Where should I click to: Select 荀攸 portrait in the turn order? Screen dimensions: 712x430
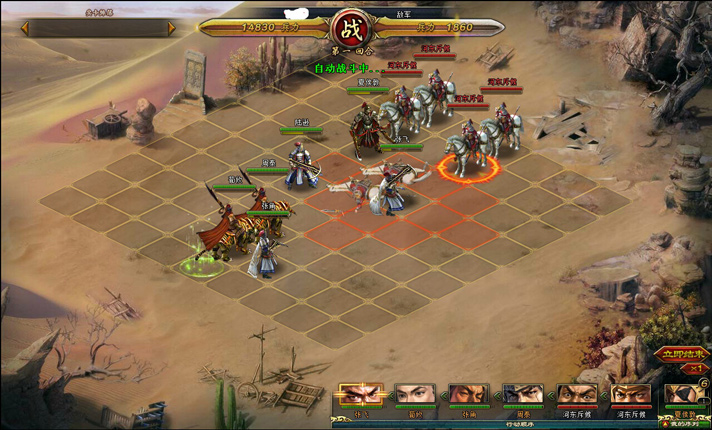(414, 394)
